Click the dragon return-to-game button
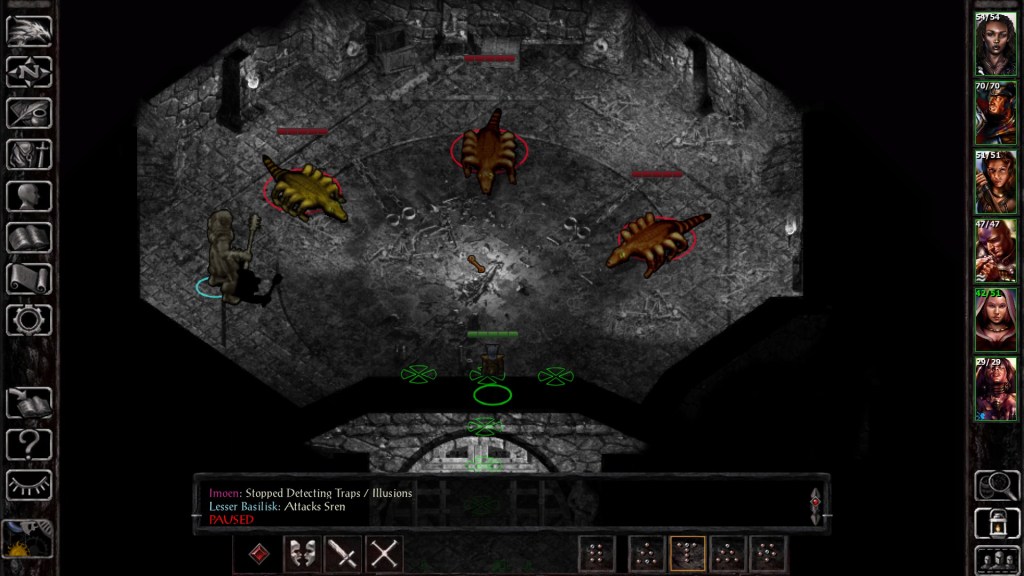This screenshot has width=1024, height=576. coord(29,30)
